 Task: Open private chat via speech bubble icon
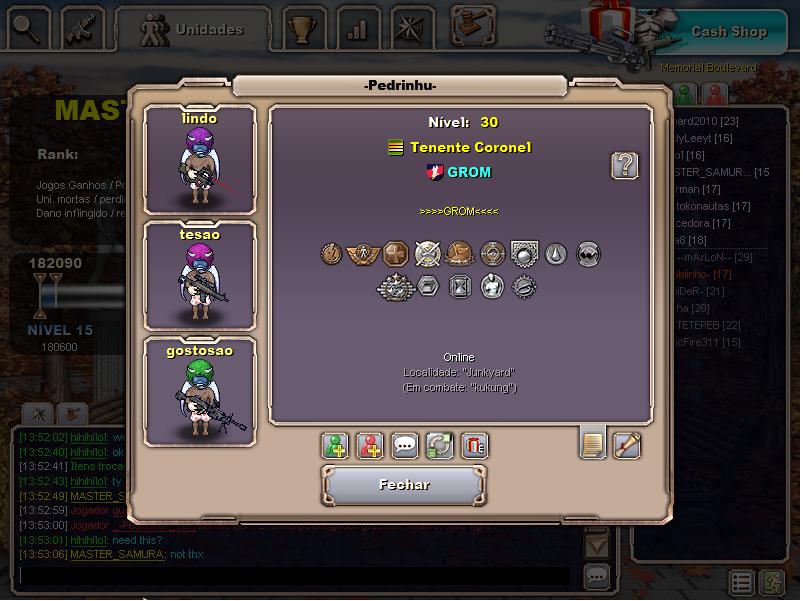[x=404, y=446]
